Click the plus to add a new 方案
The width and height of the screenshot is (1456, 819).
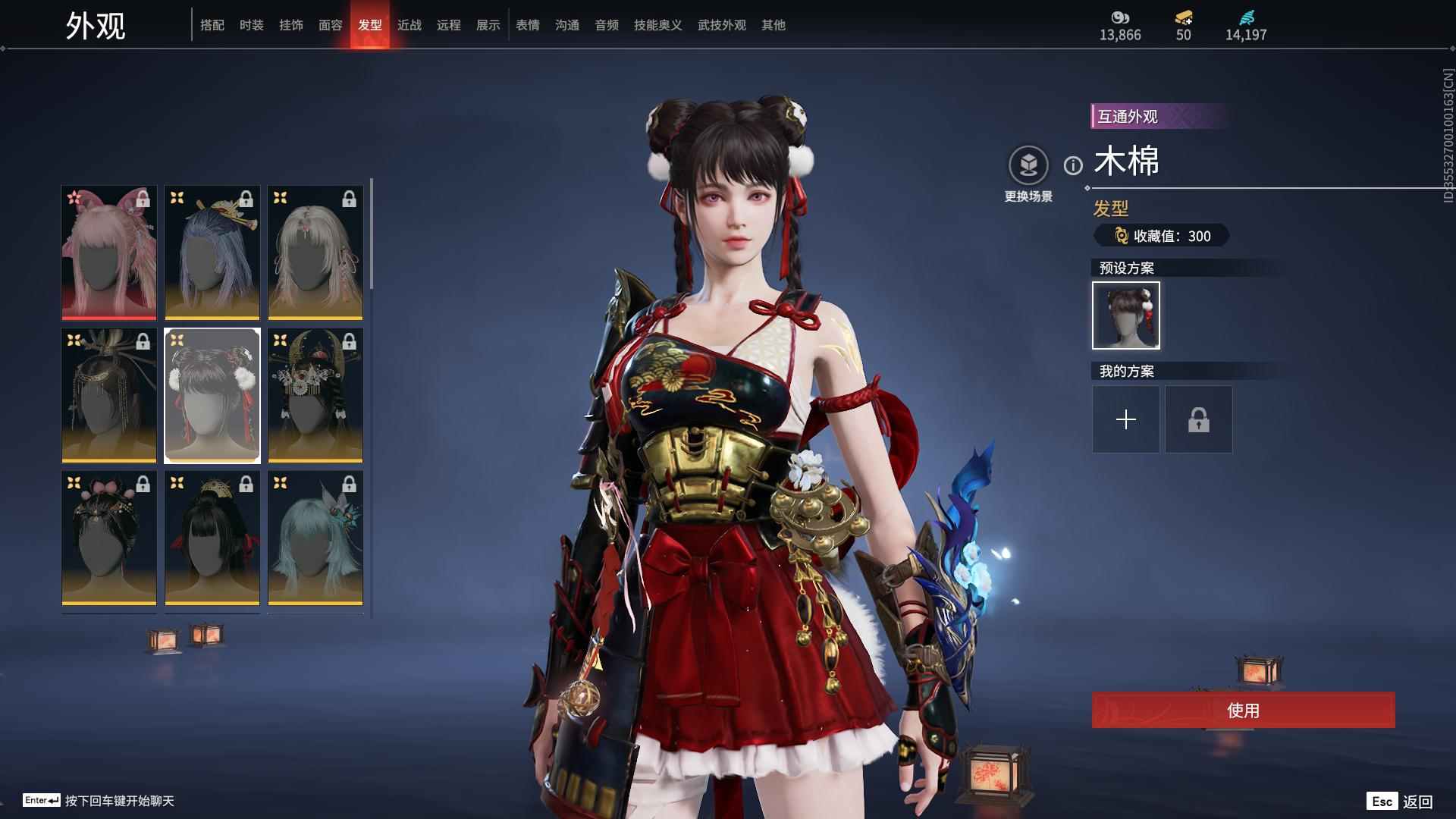pyautogui.click(x=1125, y=419)
